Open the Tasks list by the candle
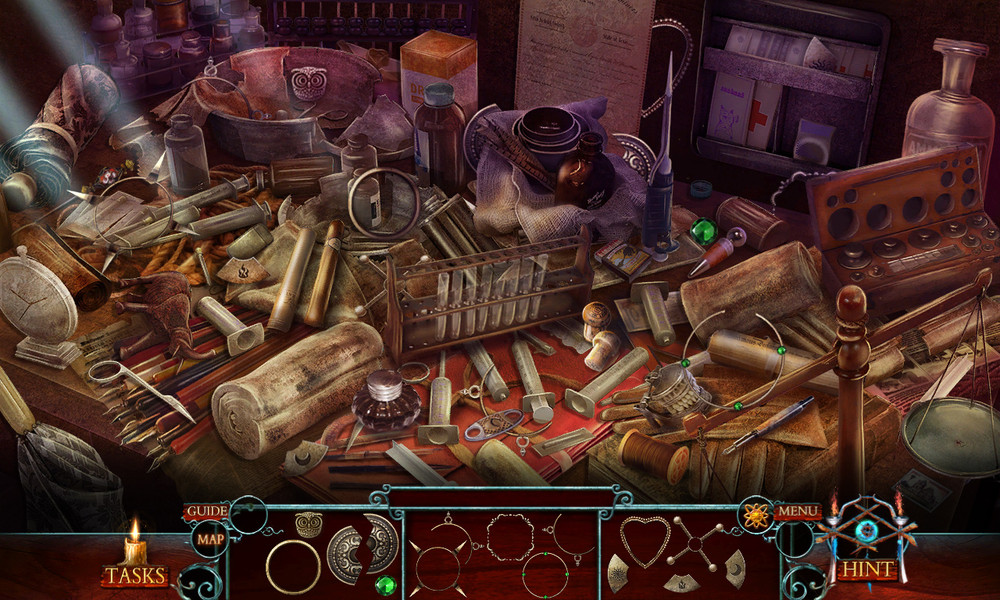This screenshot has width=1000, height=600. [135, 575]
